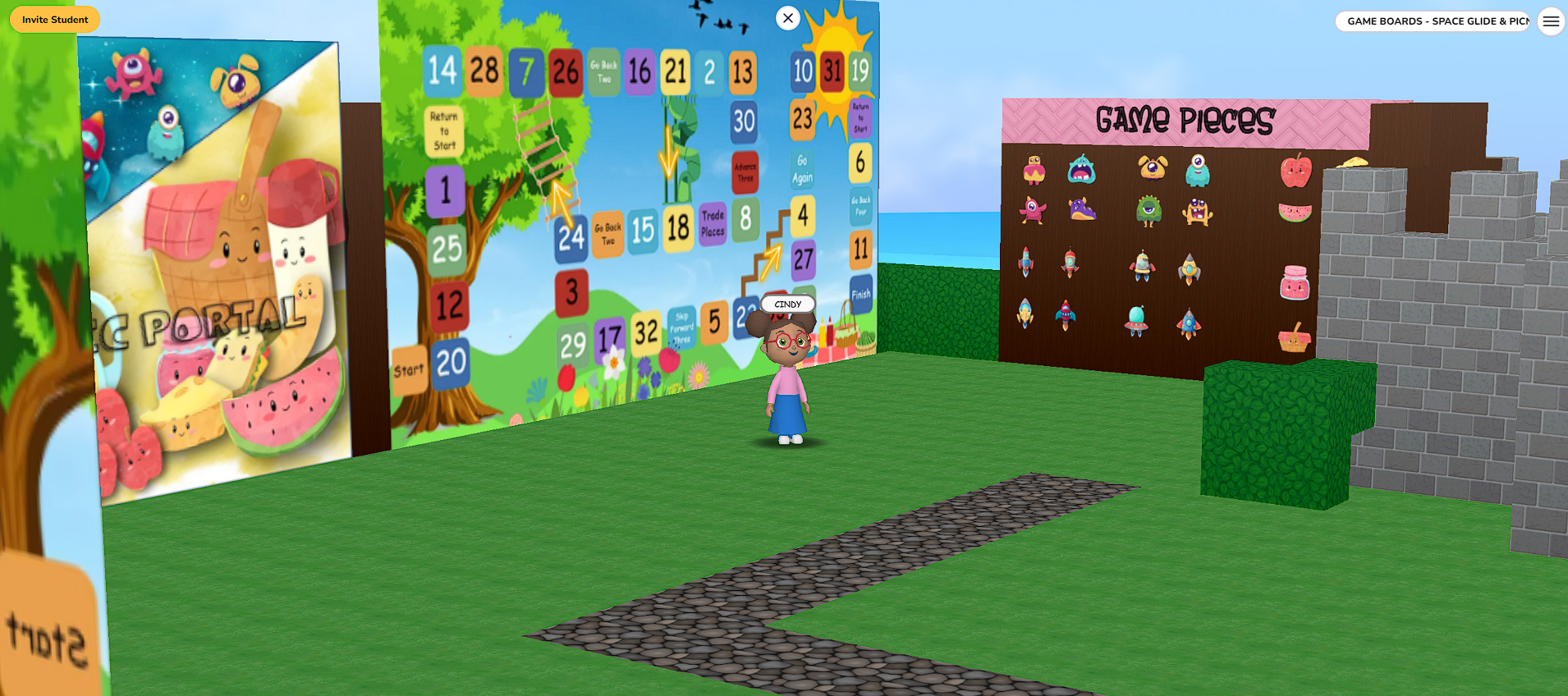Pick the purple slug monster piece
1568x696 pixels.
coord(1082,209)
